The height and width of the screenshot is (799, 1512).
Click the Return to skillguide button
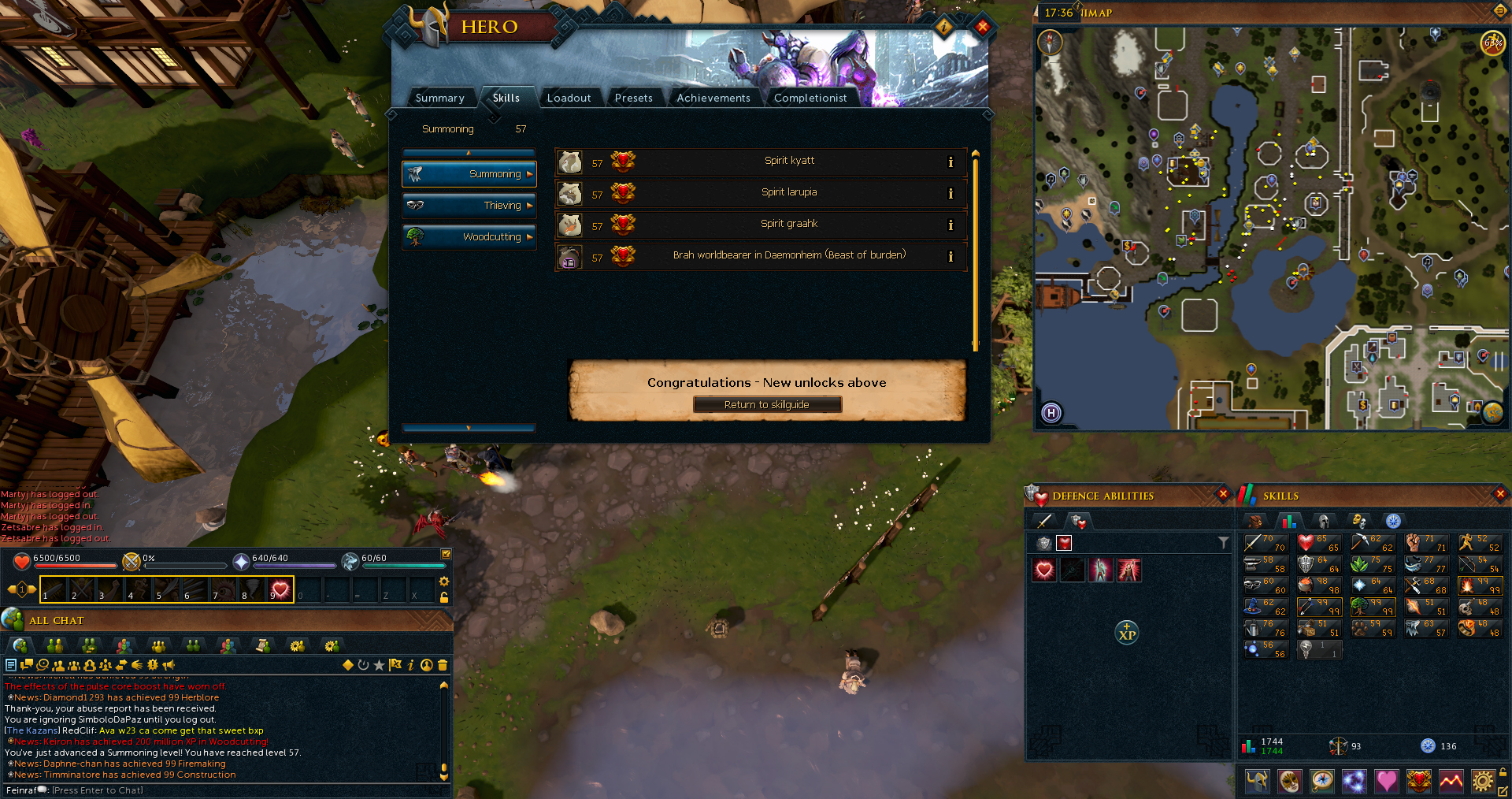coord(767,404)
